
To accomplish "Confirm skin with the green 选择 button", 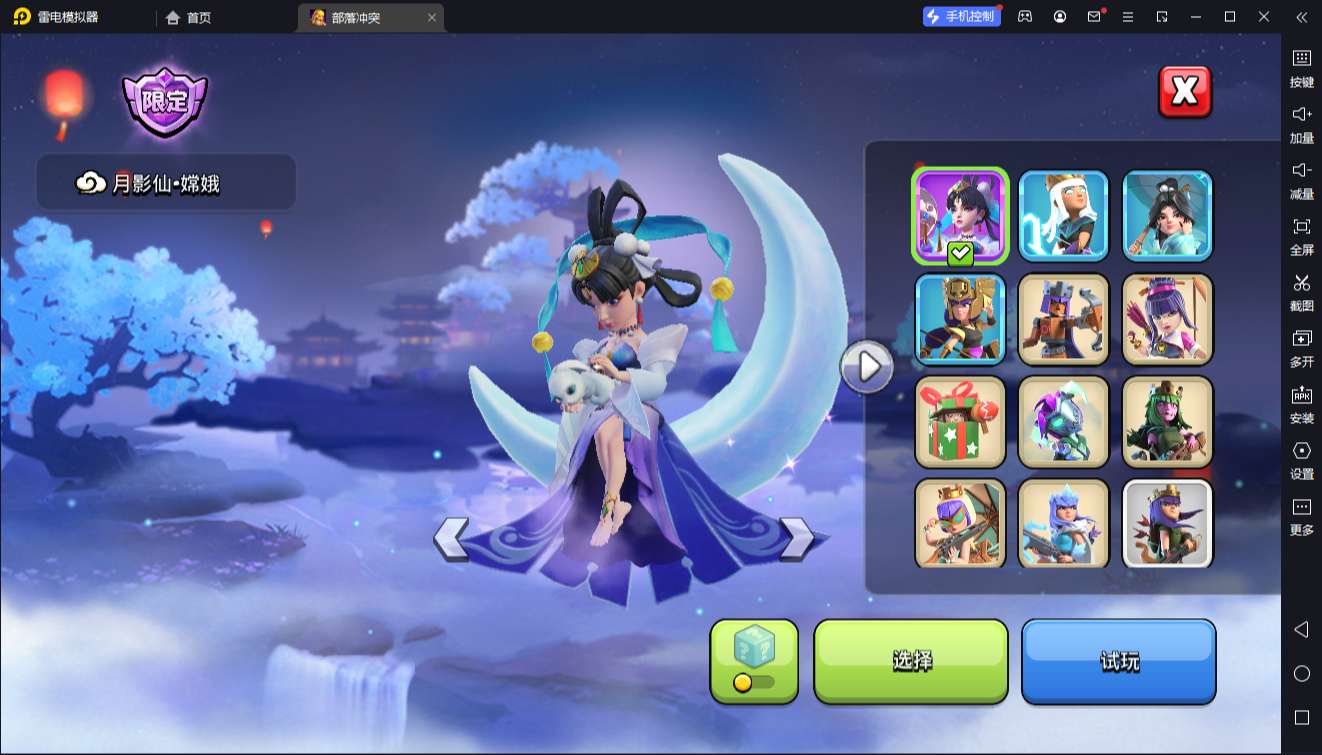I will (911, 661).
